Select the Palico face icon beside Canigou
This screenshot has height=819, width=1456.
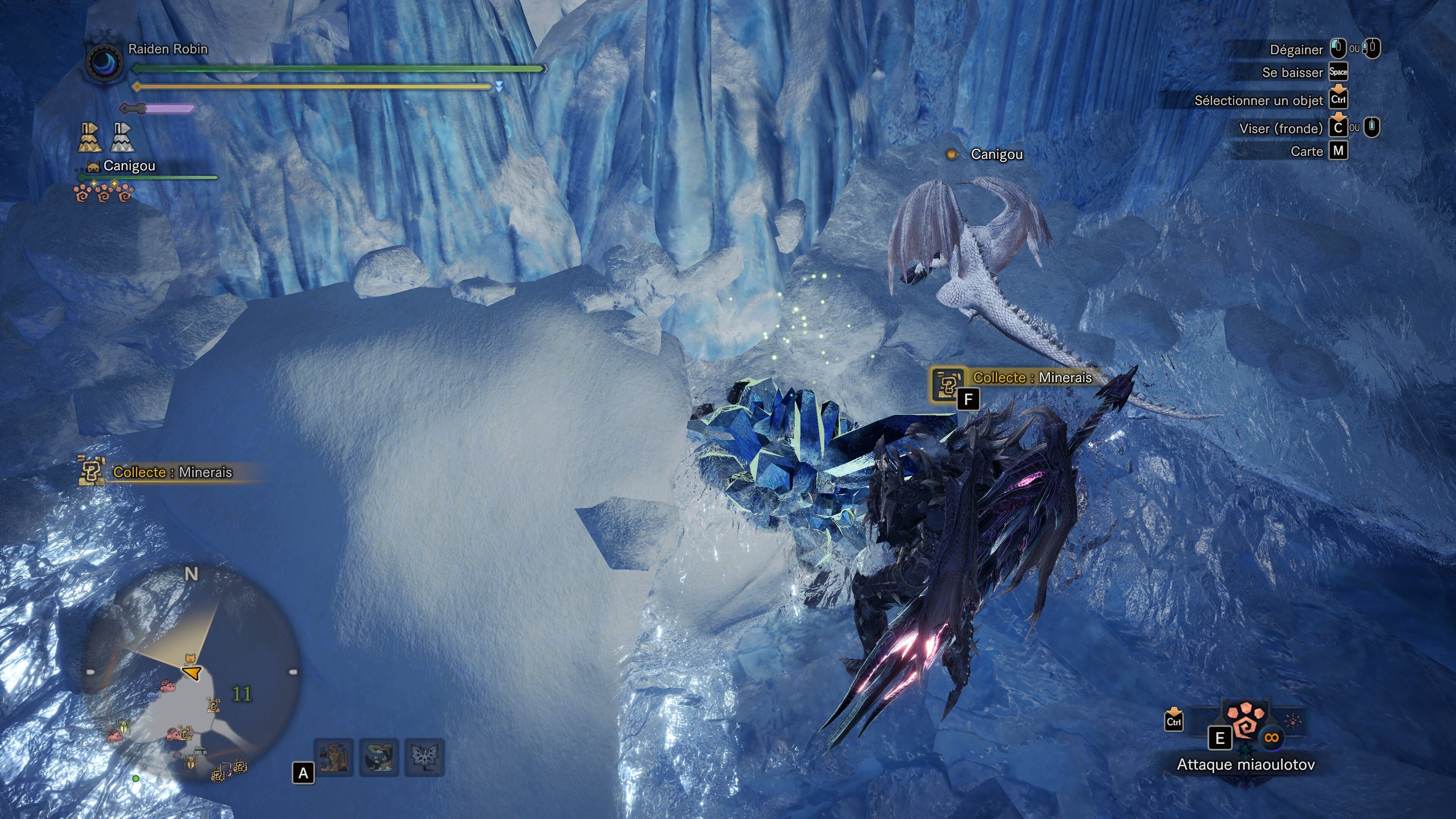click(x=94, y=167)
